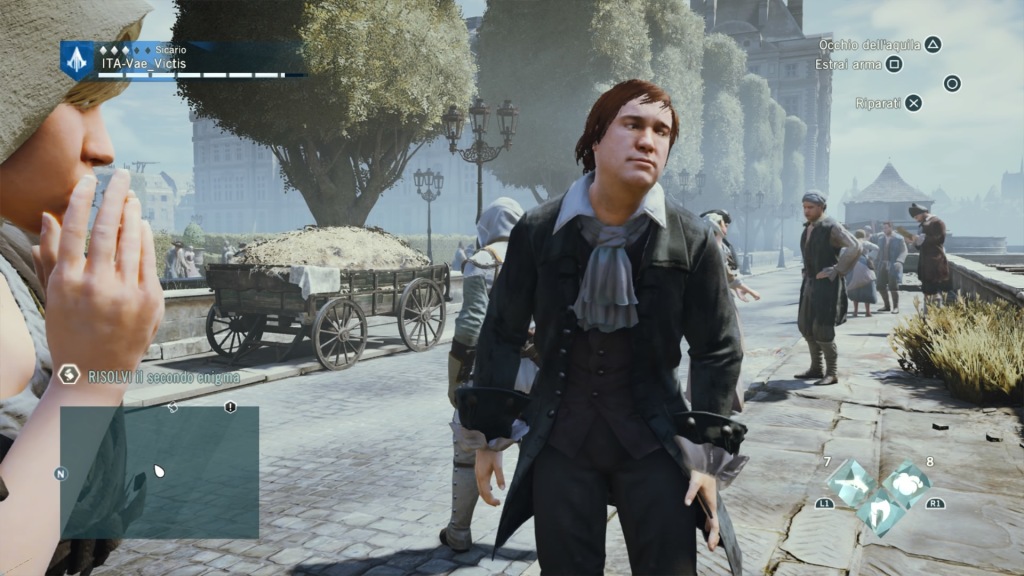Select the pistol weapon diamond
This screenshot has height=576, width=1024.
pyautogui.click(x=852, y=482)
